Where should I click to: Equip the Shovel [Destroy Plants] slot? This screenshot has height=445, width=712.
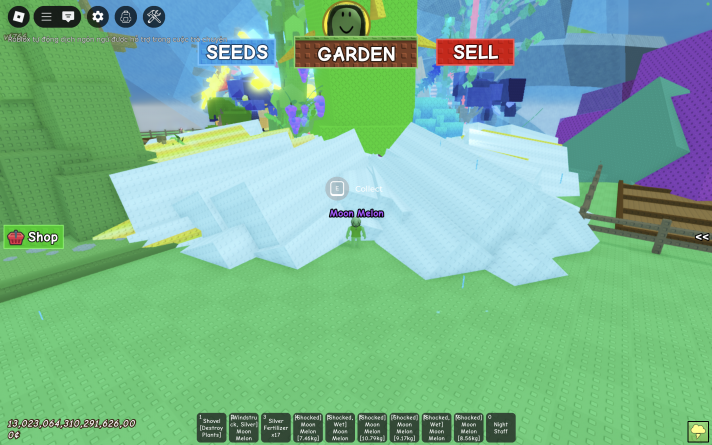212,427
